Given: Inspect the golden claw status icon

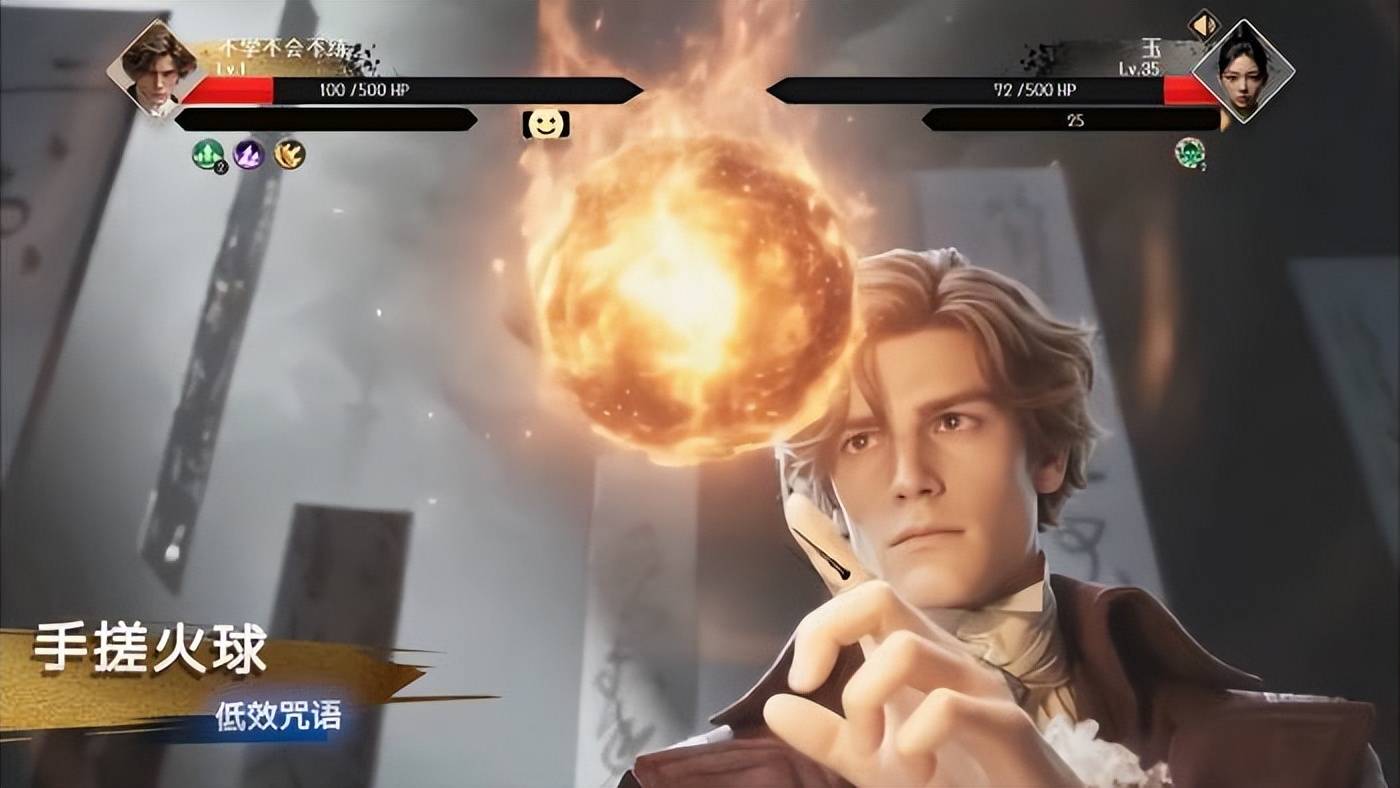Looking at the screenshot, I should [290, 154].
